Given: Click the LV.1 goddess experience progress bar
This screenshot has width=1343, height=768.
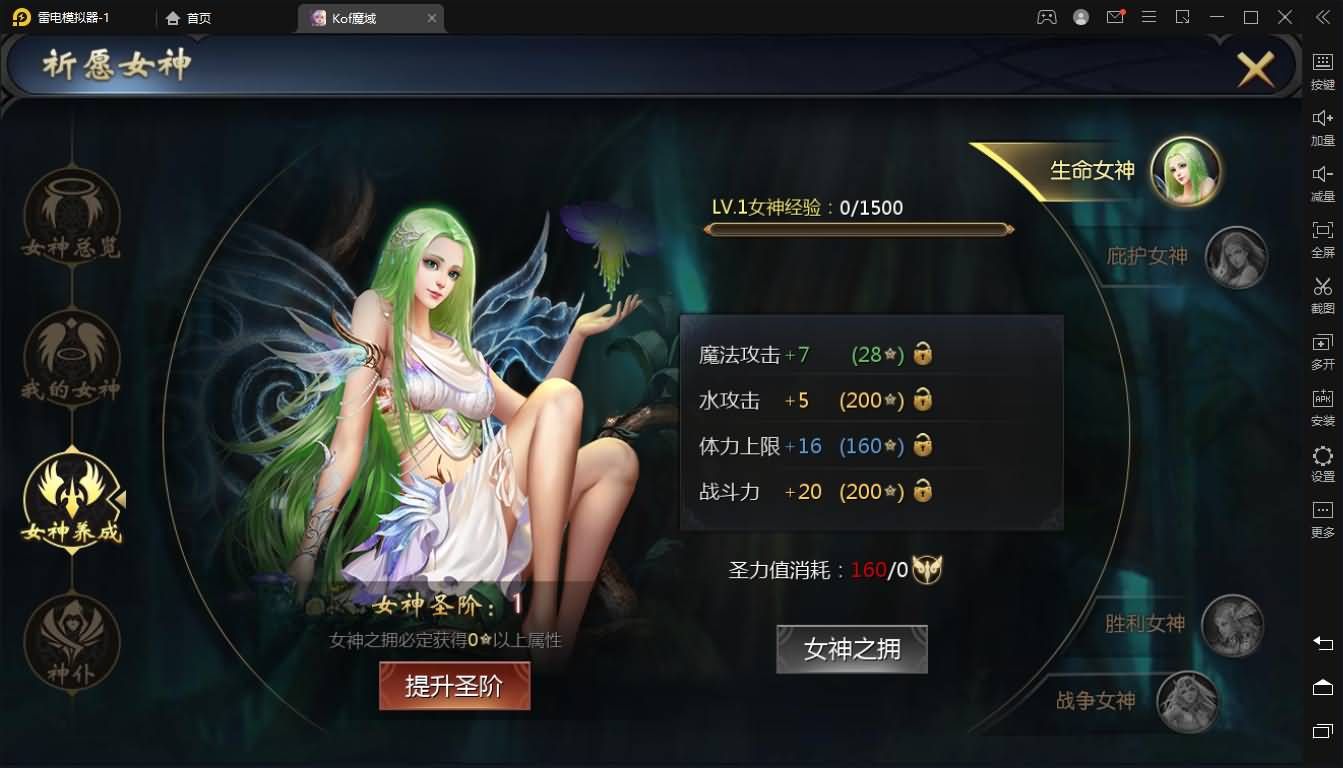Looking at the screenshot, I should [857, 228].
